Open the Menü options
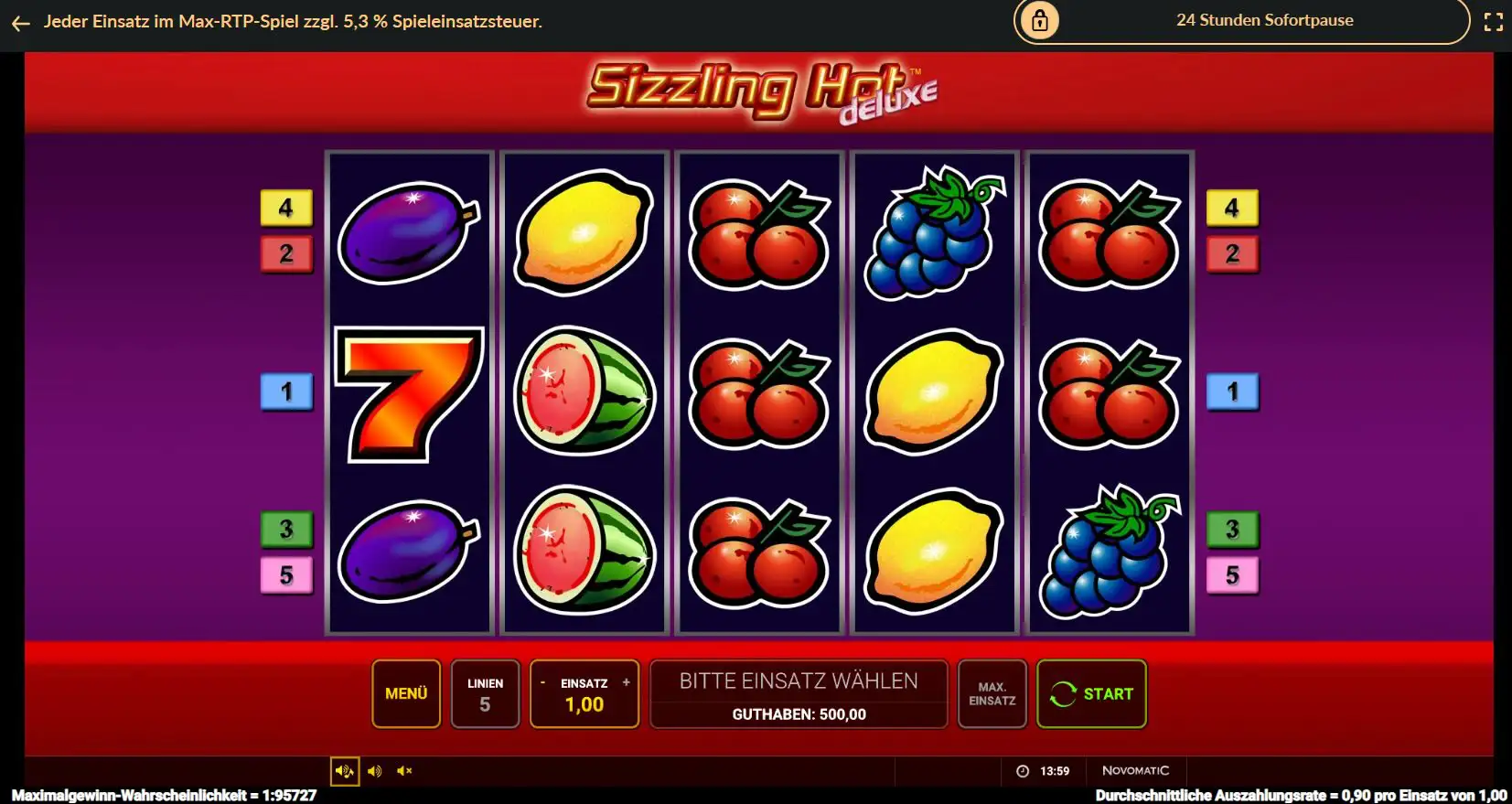The height and width of the screenshot is (804, 1512). click(x=406, y=693)
